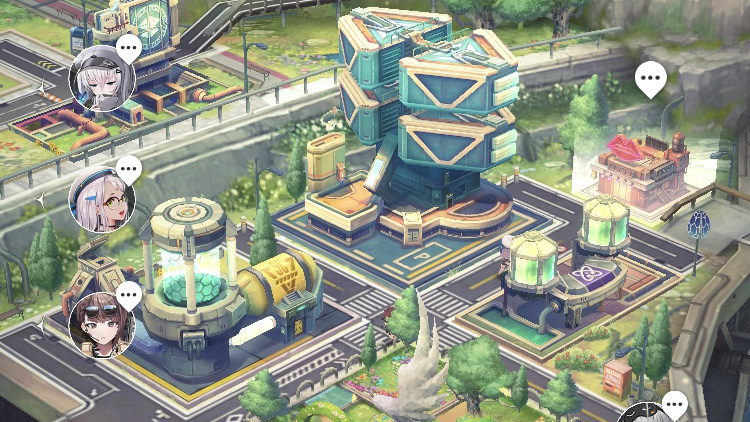Tap the glasses-wearing girl's portrait

click(101, 200)
